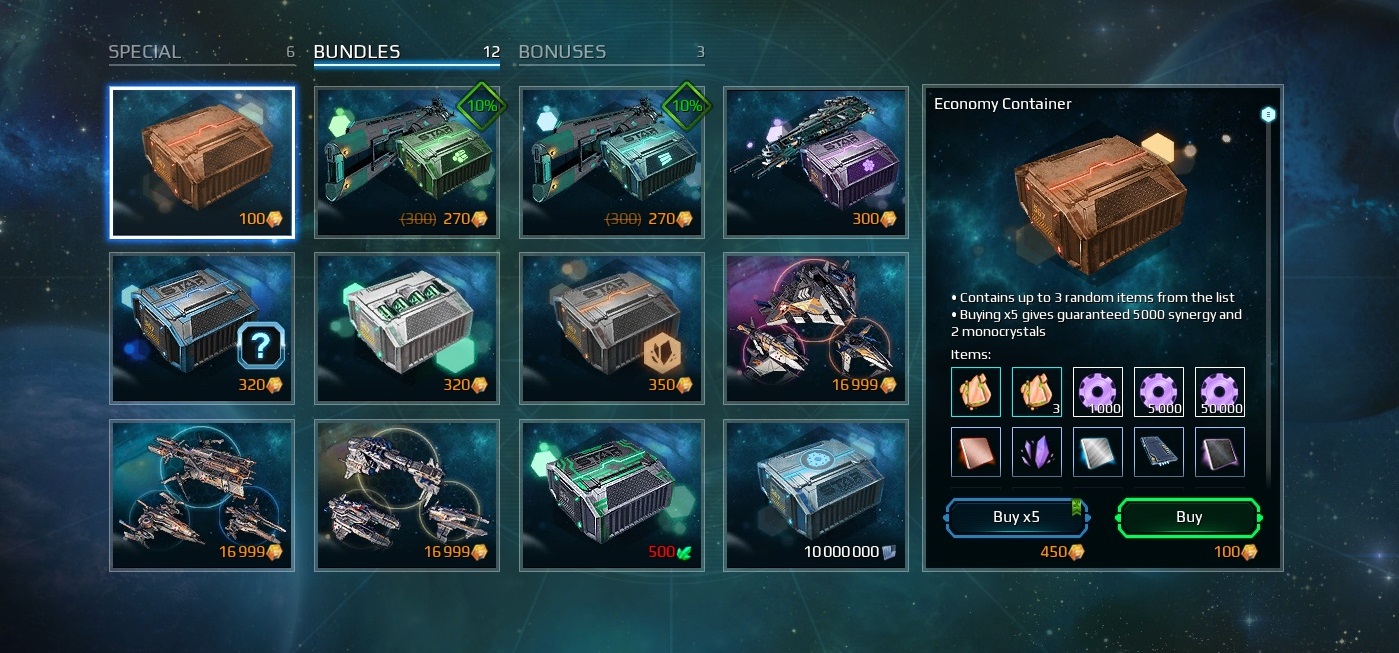Select the white container with green canisters
1399x653 pixels.
(x=407, y=328)
